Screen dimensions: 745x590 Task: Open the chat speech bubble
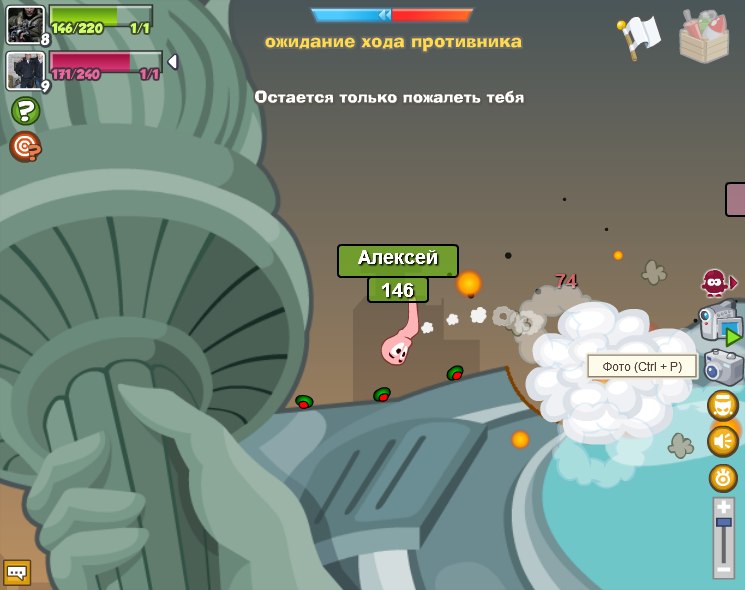click(17, 572)
